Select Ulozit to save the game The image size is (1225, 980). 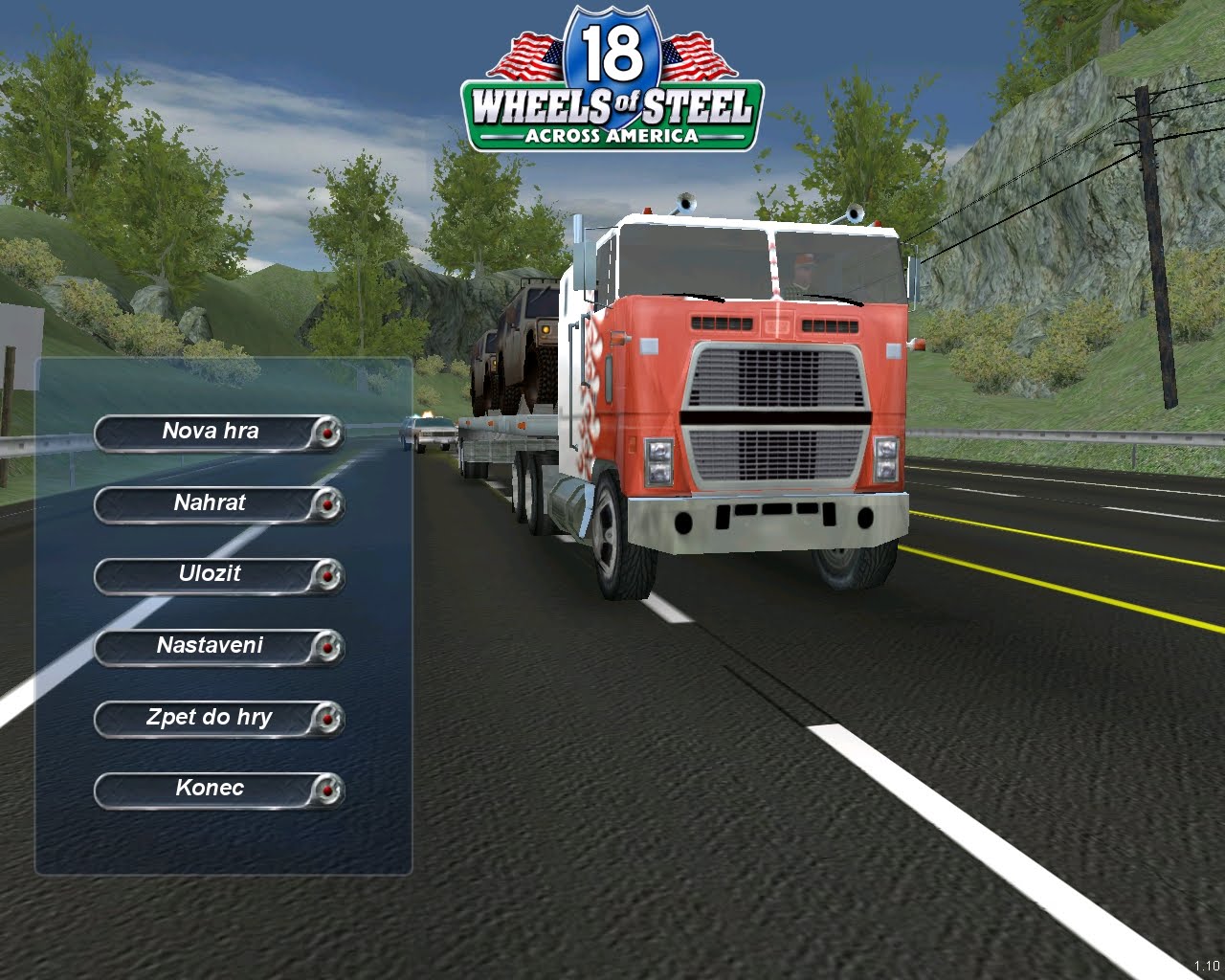click(210, 574)
